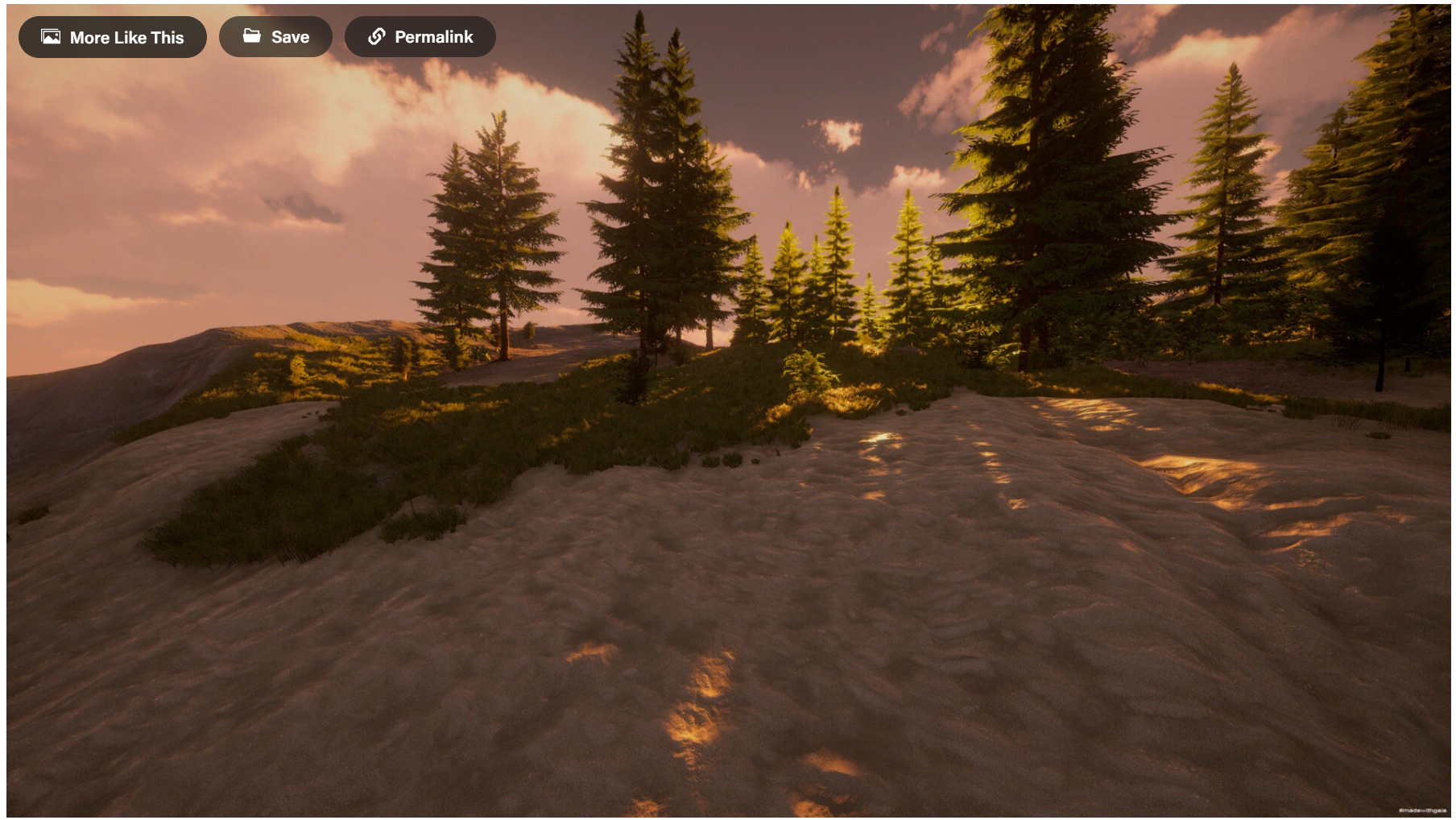The height and width of the screenshot is (820, 1456).
Task: Copy the Permalink for this image
Action: 420,37
